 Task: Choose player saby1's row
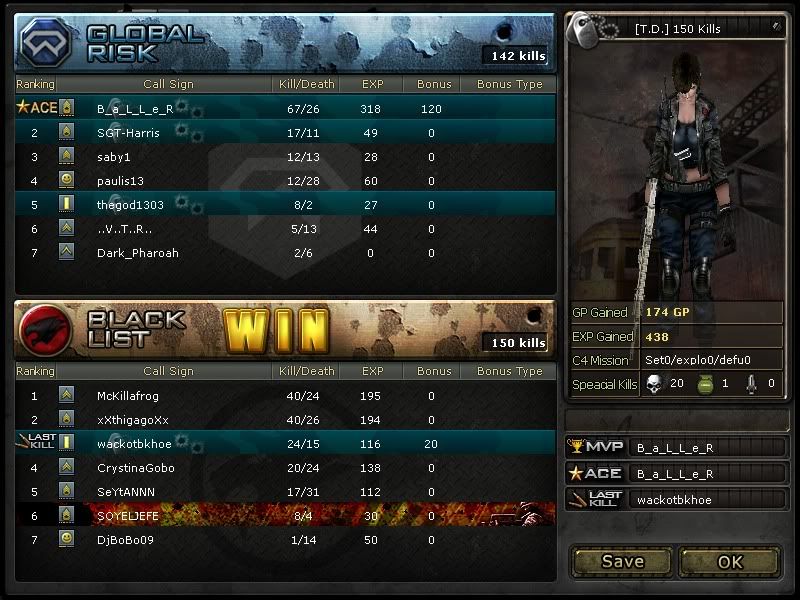(x=285, y=157)
